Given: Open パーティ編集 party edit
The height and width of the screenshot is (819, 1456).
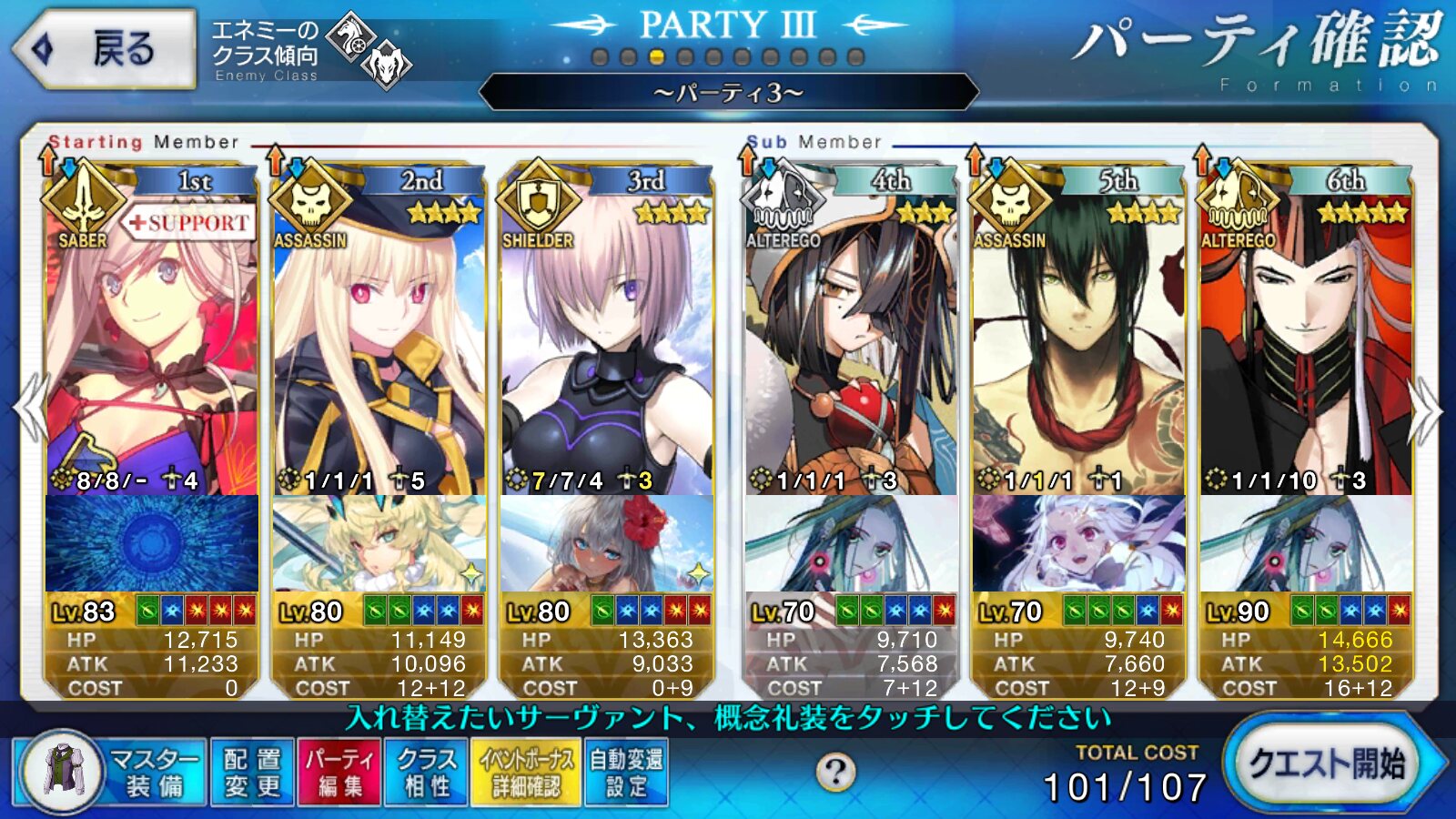Looking at the screenshot, I should 340,772.
